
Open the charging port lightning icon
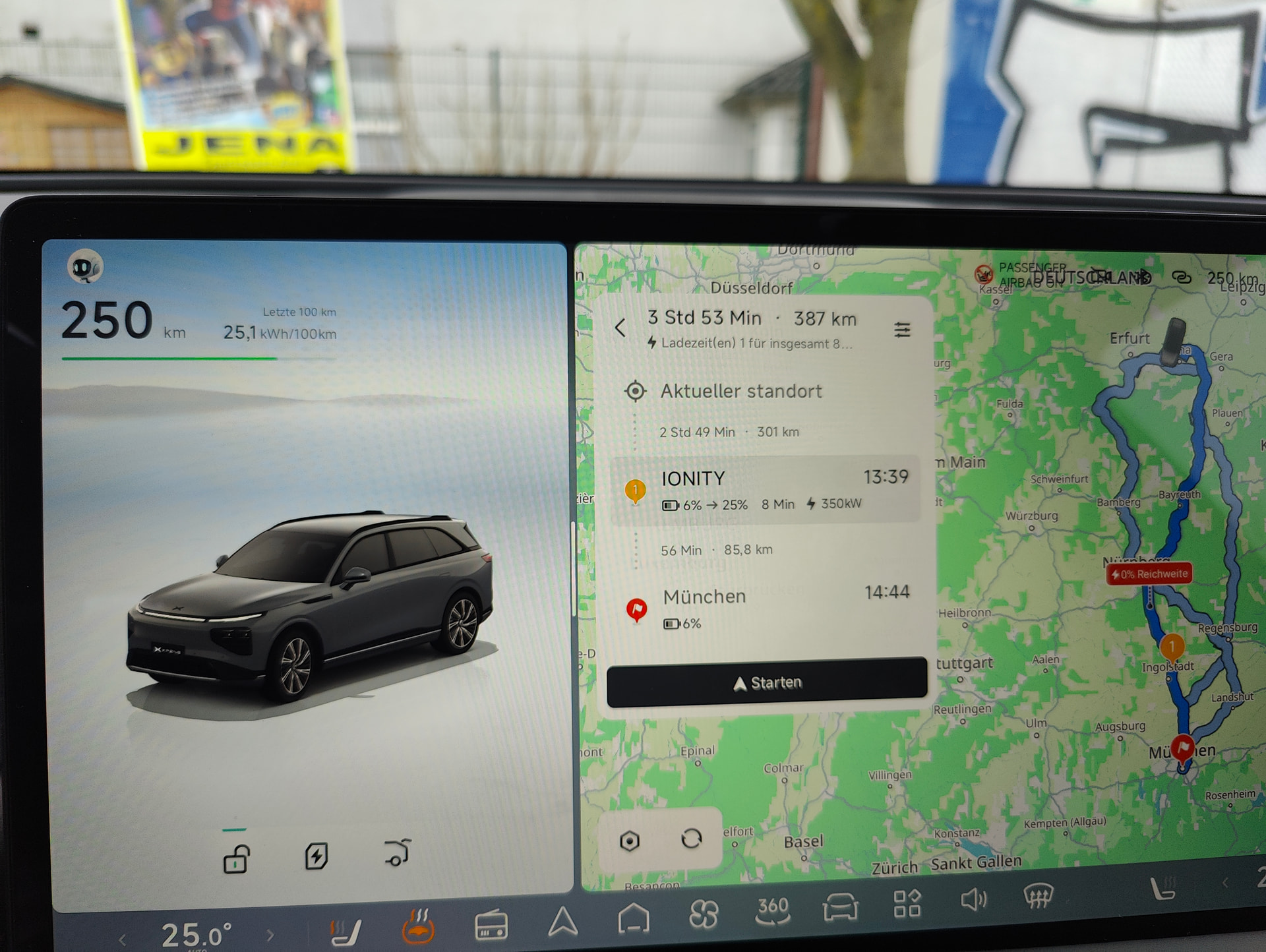pos(316,856)
